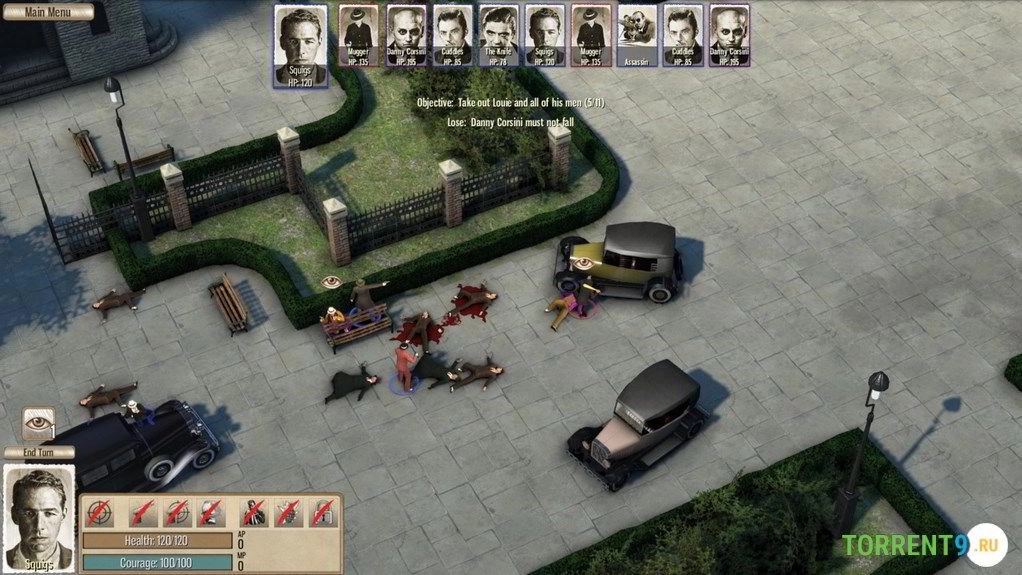Activate the crosshair target ability icon
This screenshot has width=1022, height=575.
click(x=98, y=513)
